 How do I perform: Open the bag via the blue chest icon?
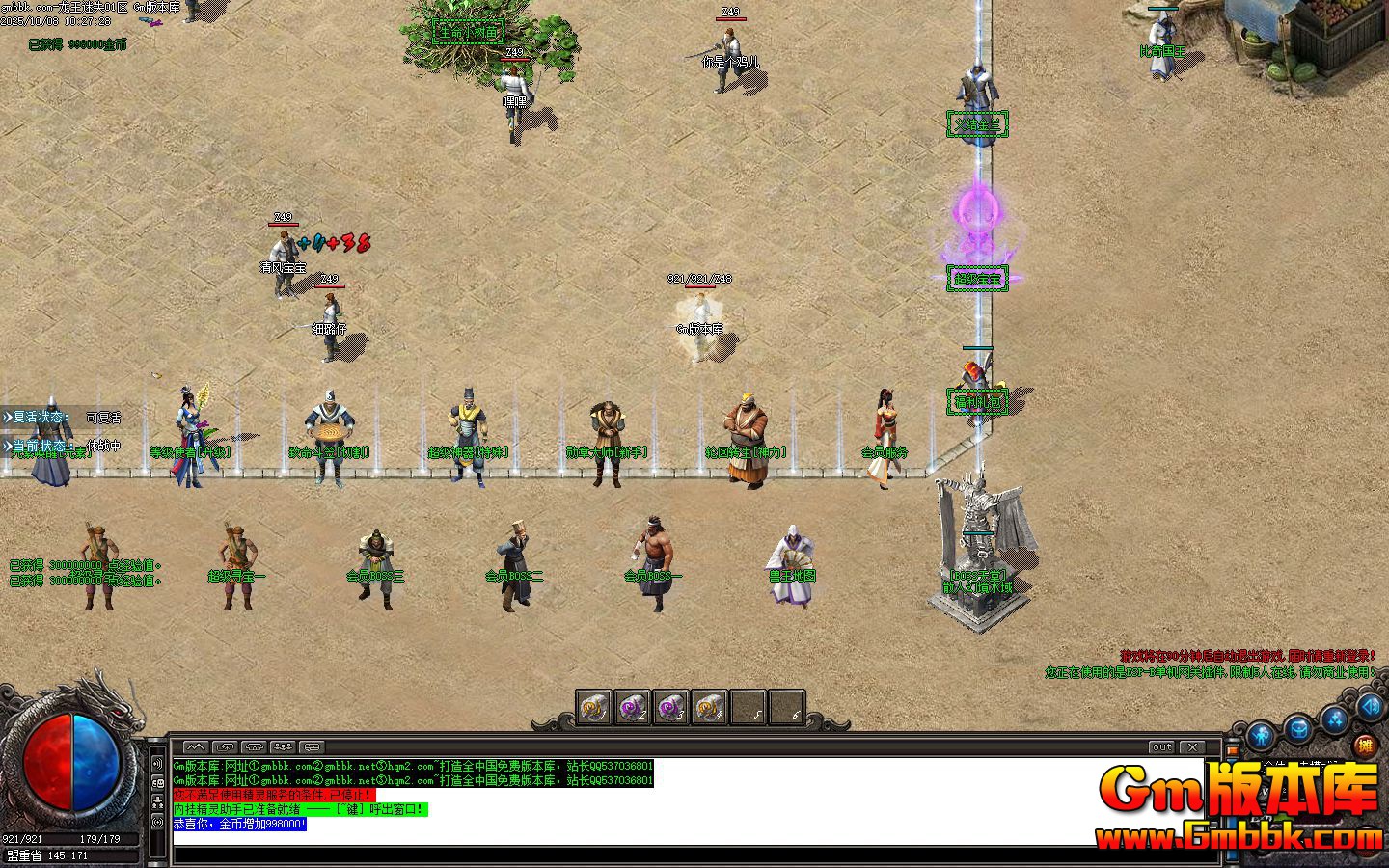pos(1298,728)
